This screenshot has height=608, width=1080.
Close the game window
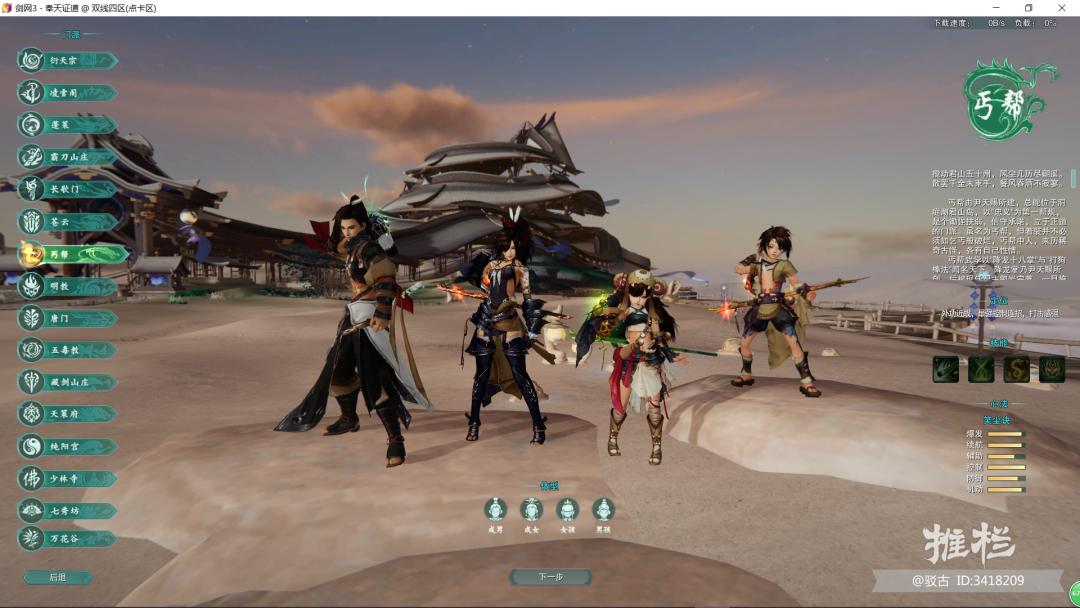coord(1061,8)
